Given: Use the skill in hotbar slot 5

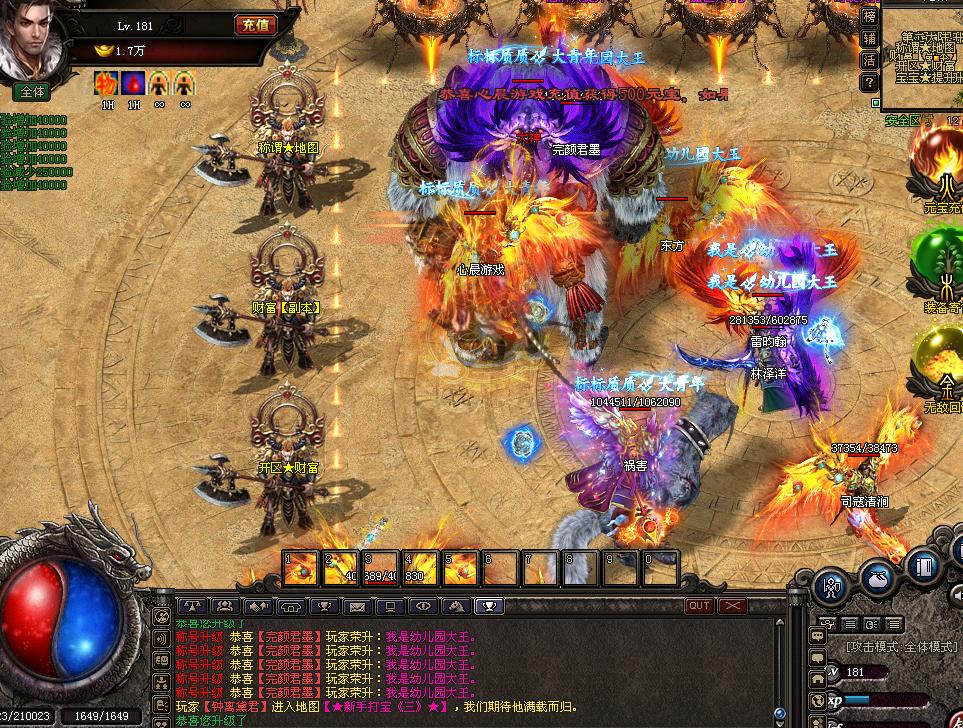Looking at the screenshot, I should coord(461,569).
